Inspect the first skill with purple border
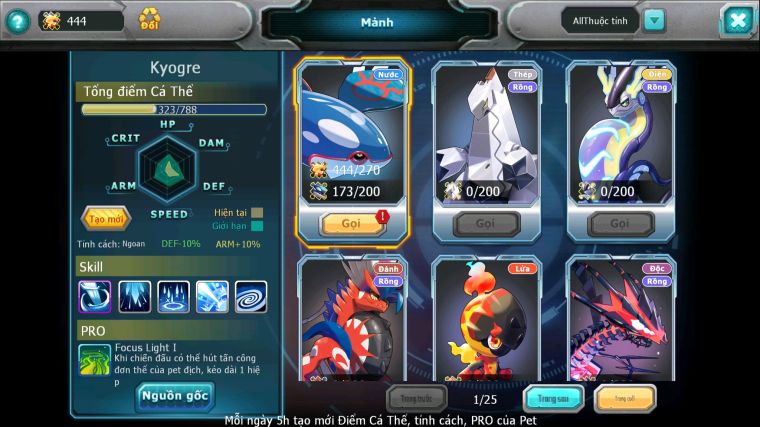Viewport: 760px width, 427px height. click(x=95, y=296)
